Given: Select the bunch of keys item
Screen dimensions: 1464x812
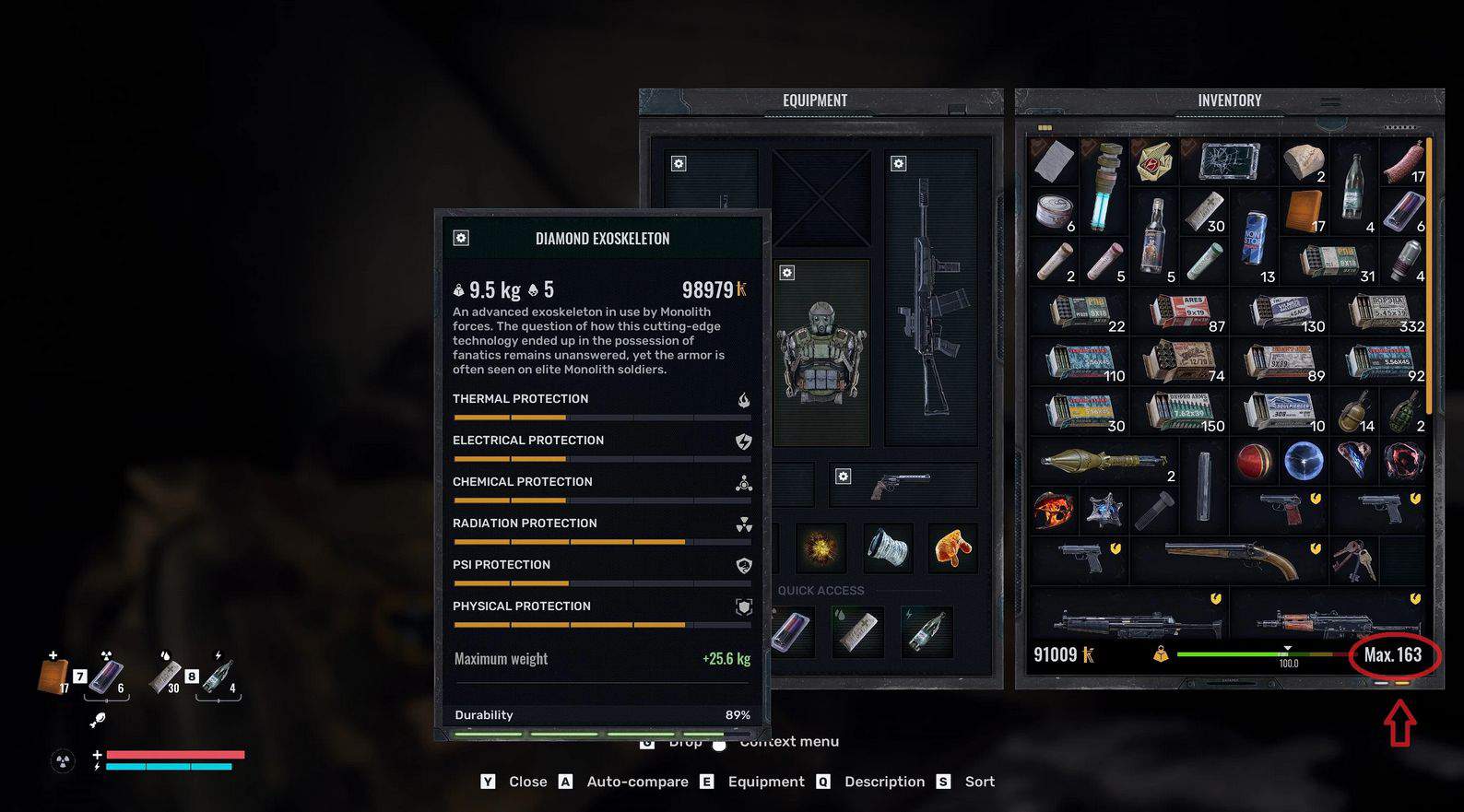Looking at the screenshot, I should [x=1353, y=559].
